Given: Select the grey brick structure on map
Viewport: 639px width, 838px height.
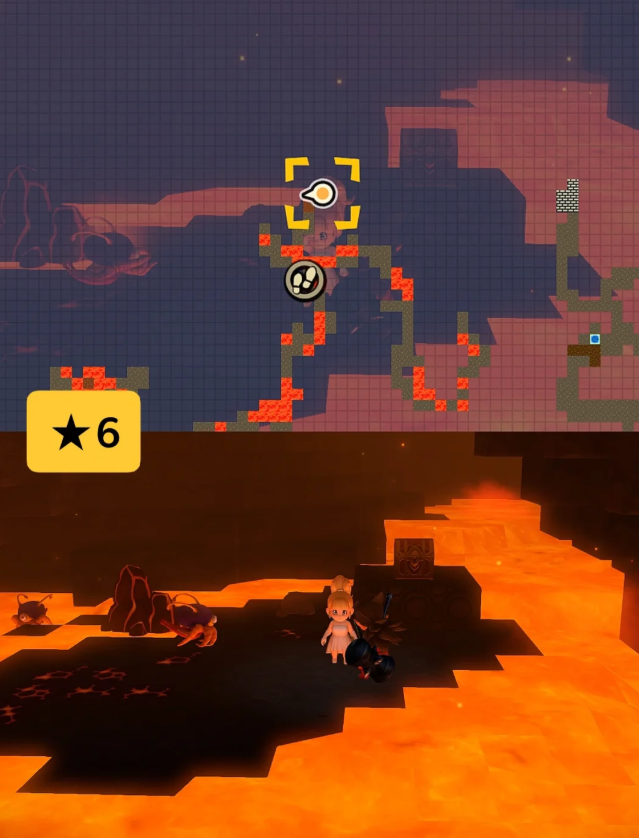Looking at the screenshot, I should 568,197.
